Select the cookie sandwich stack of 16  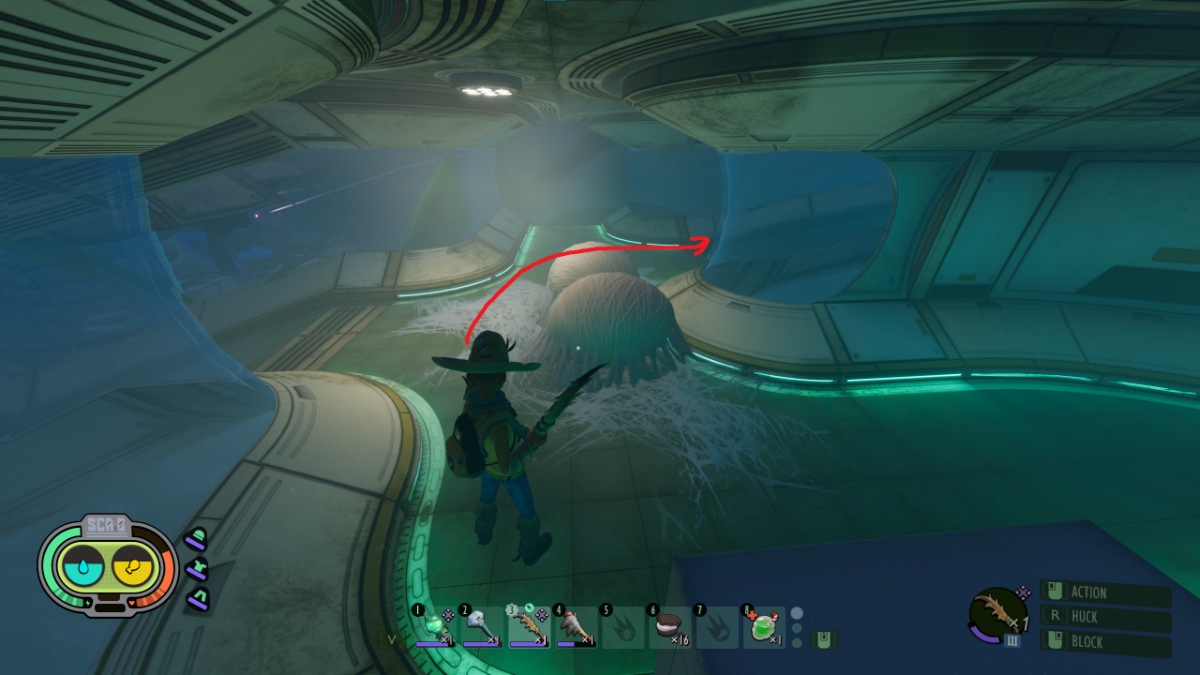click(x=667, y=626)
